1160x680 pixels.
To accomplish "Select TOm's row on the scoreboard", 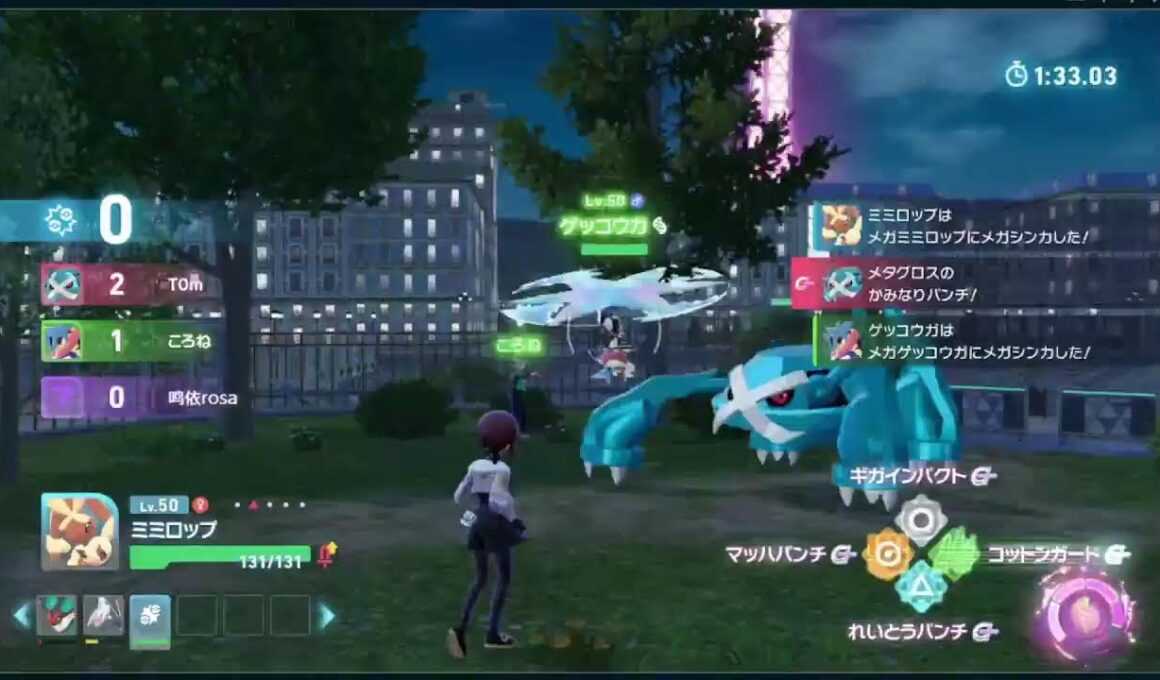I will 130,285.
